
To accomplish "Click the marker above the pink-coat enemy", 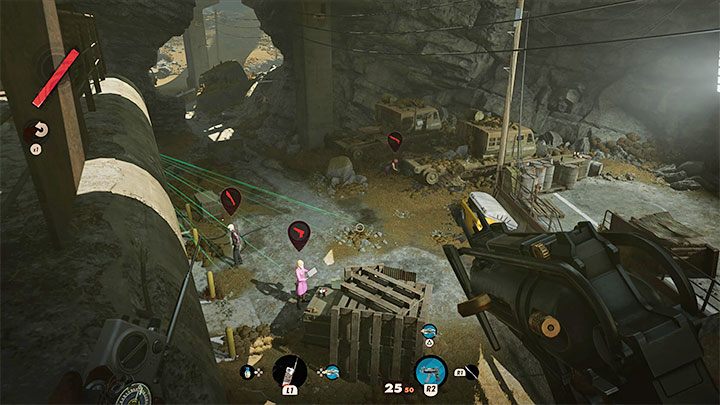I will [299, 236].
